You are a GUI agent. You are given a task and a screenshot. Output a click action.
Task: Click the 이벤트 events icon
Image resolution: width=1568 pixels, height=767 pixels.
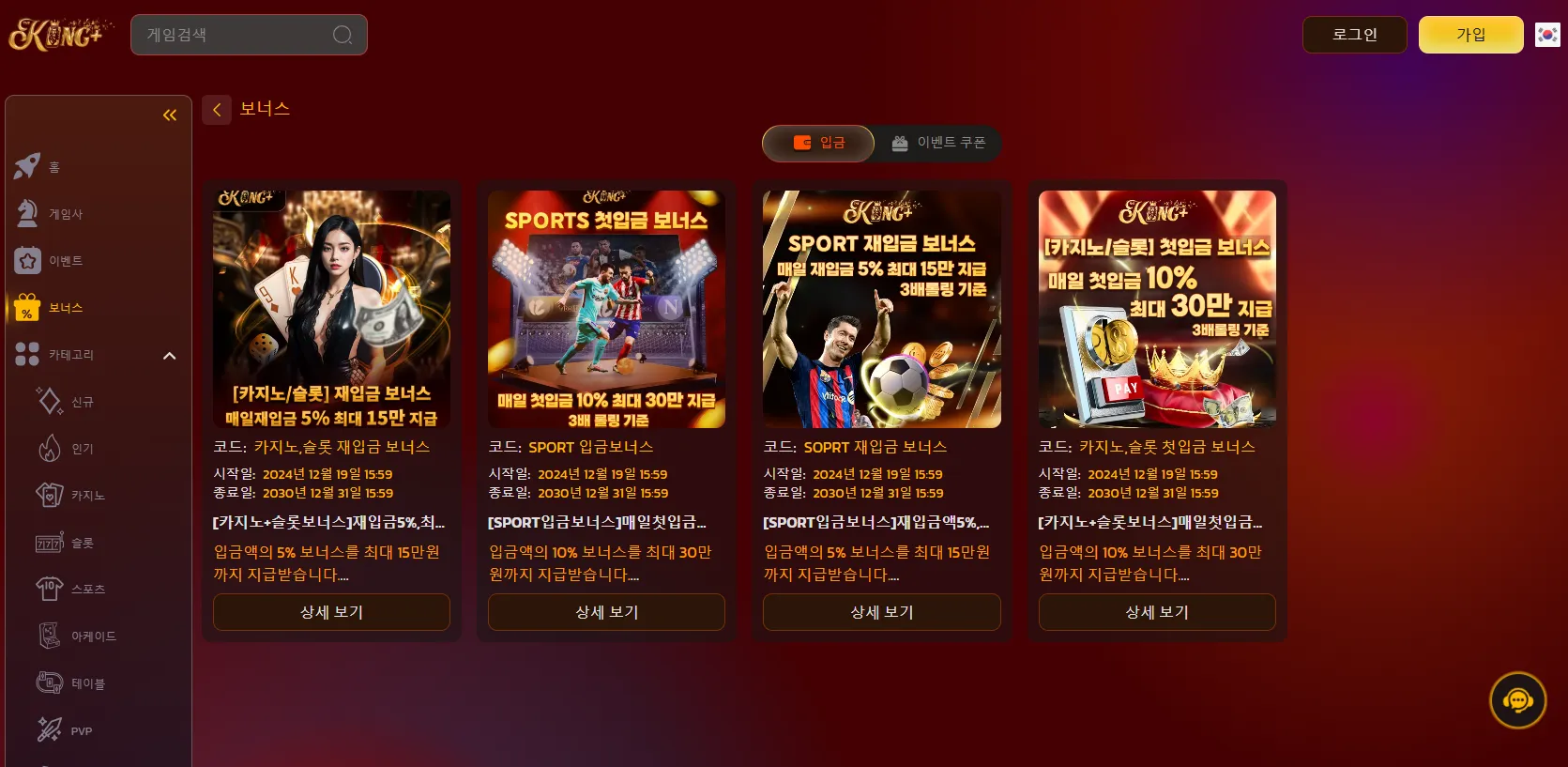[28, 260]
